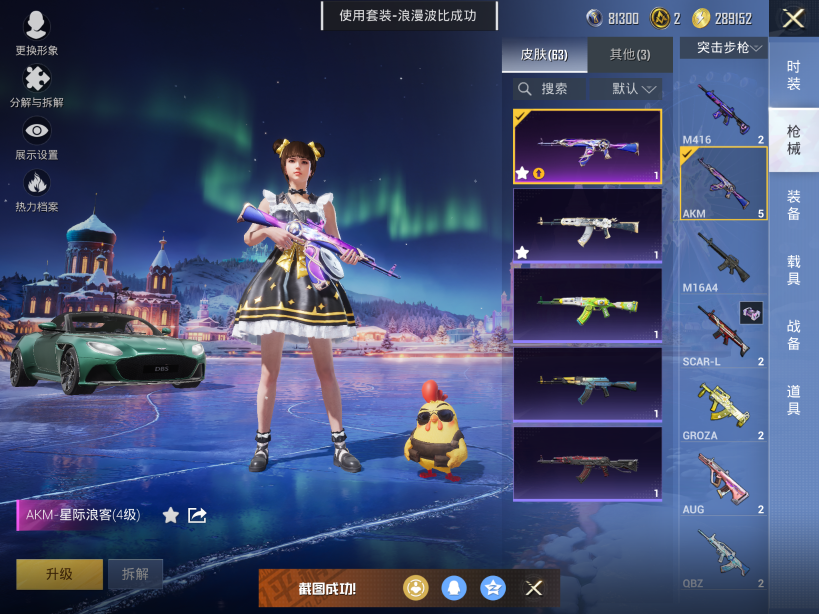Choose the yellow GROZA weapon entry

tap(723, 408)
